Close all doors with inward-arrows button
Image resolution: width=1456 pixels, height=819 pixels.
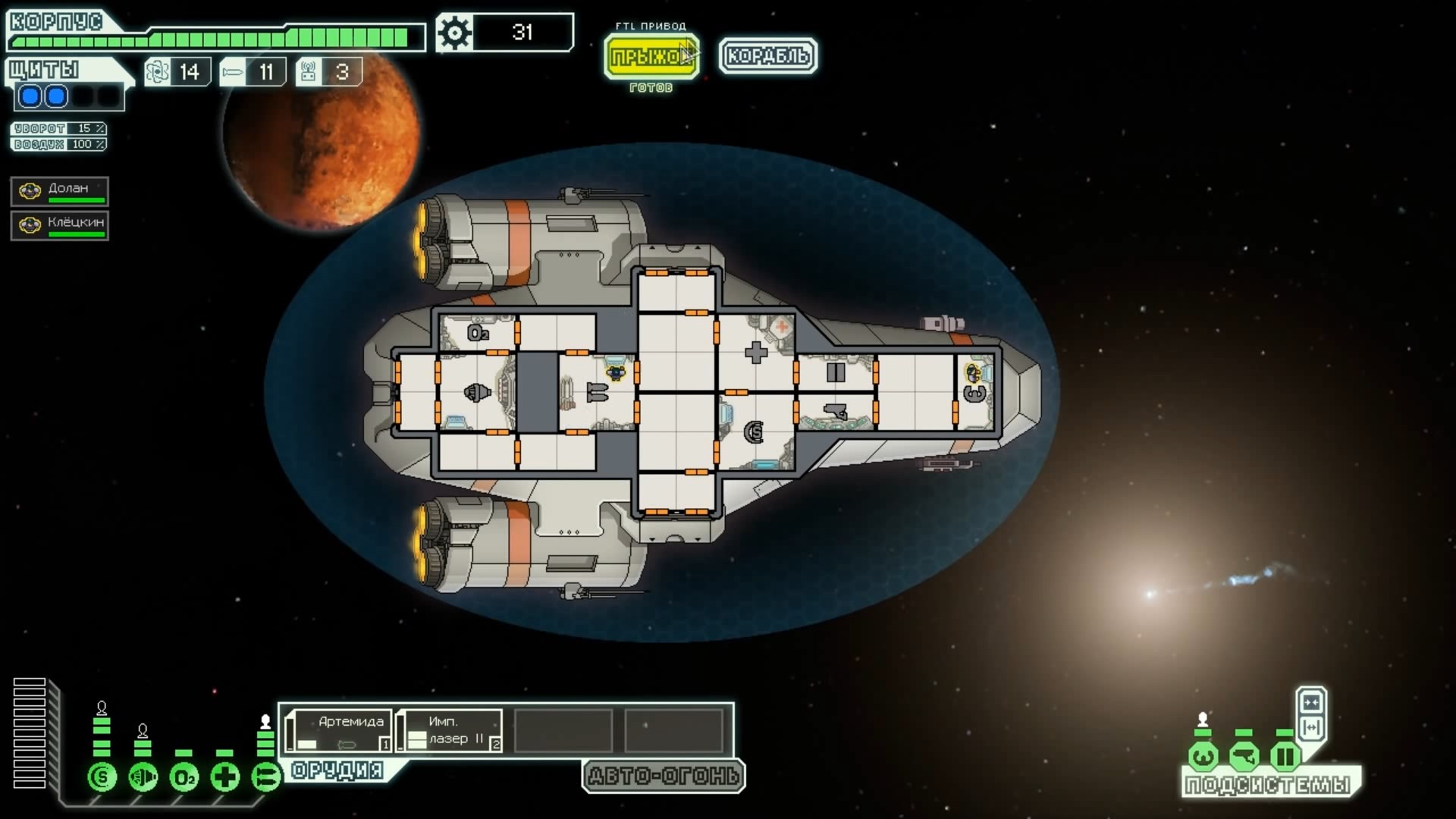pyautogui.click(x=1311, y=701)
